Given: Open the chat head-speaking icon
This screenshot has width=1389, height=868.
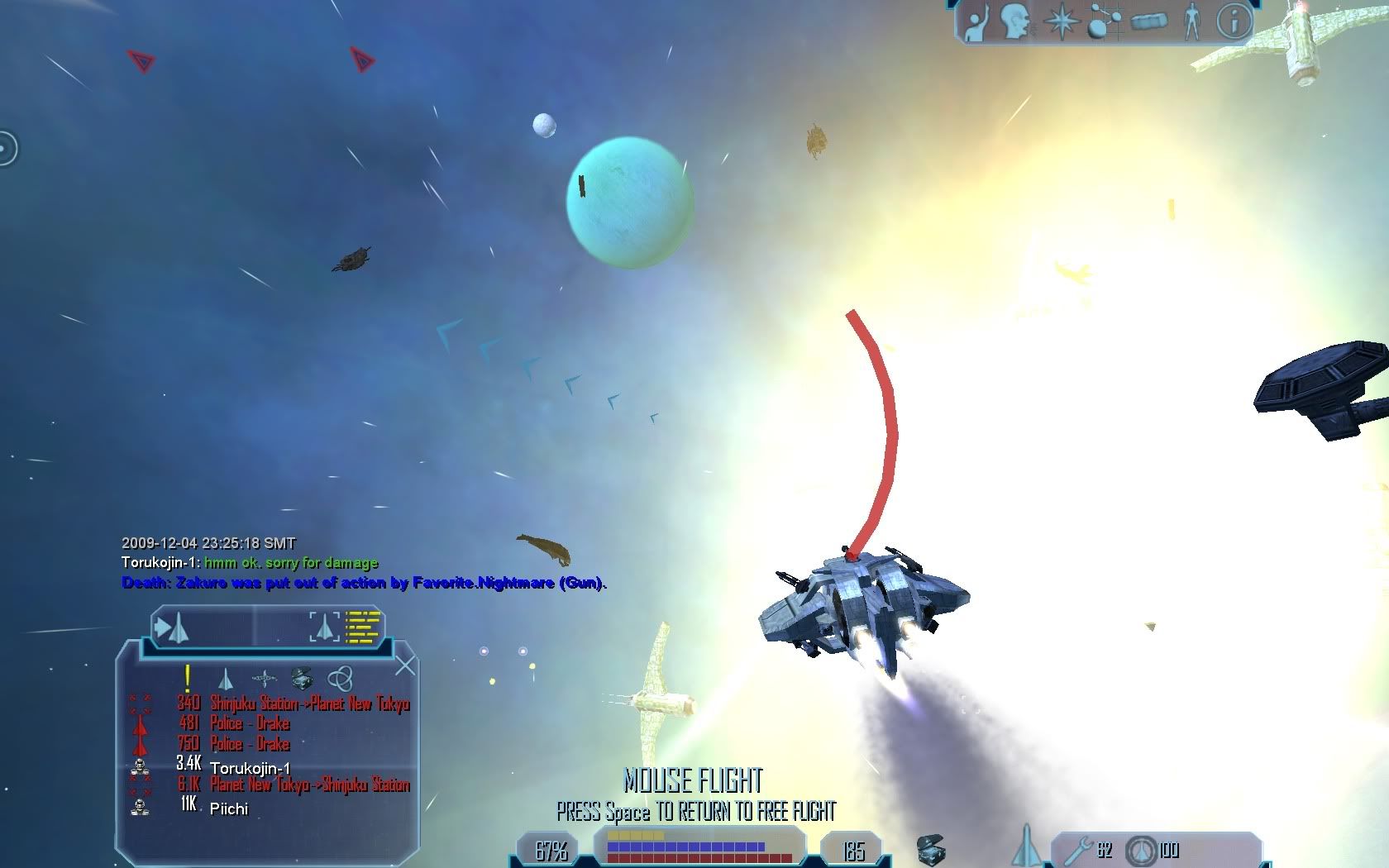Looking at the screenshot, I should point(1014,21).
